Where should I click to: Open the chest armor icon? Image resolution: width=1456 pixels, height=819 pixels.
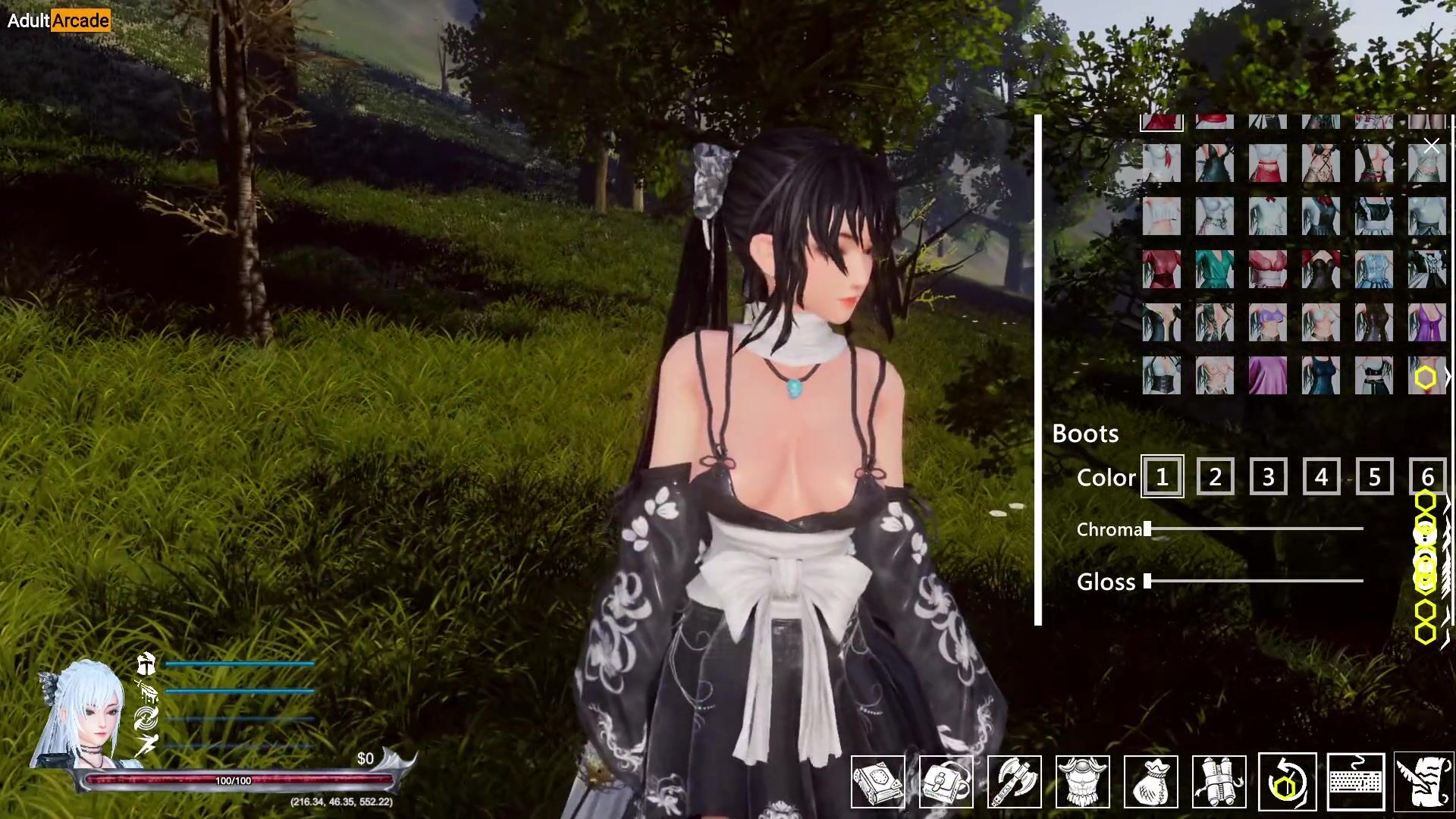[x=1082, y=782]
